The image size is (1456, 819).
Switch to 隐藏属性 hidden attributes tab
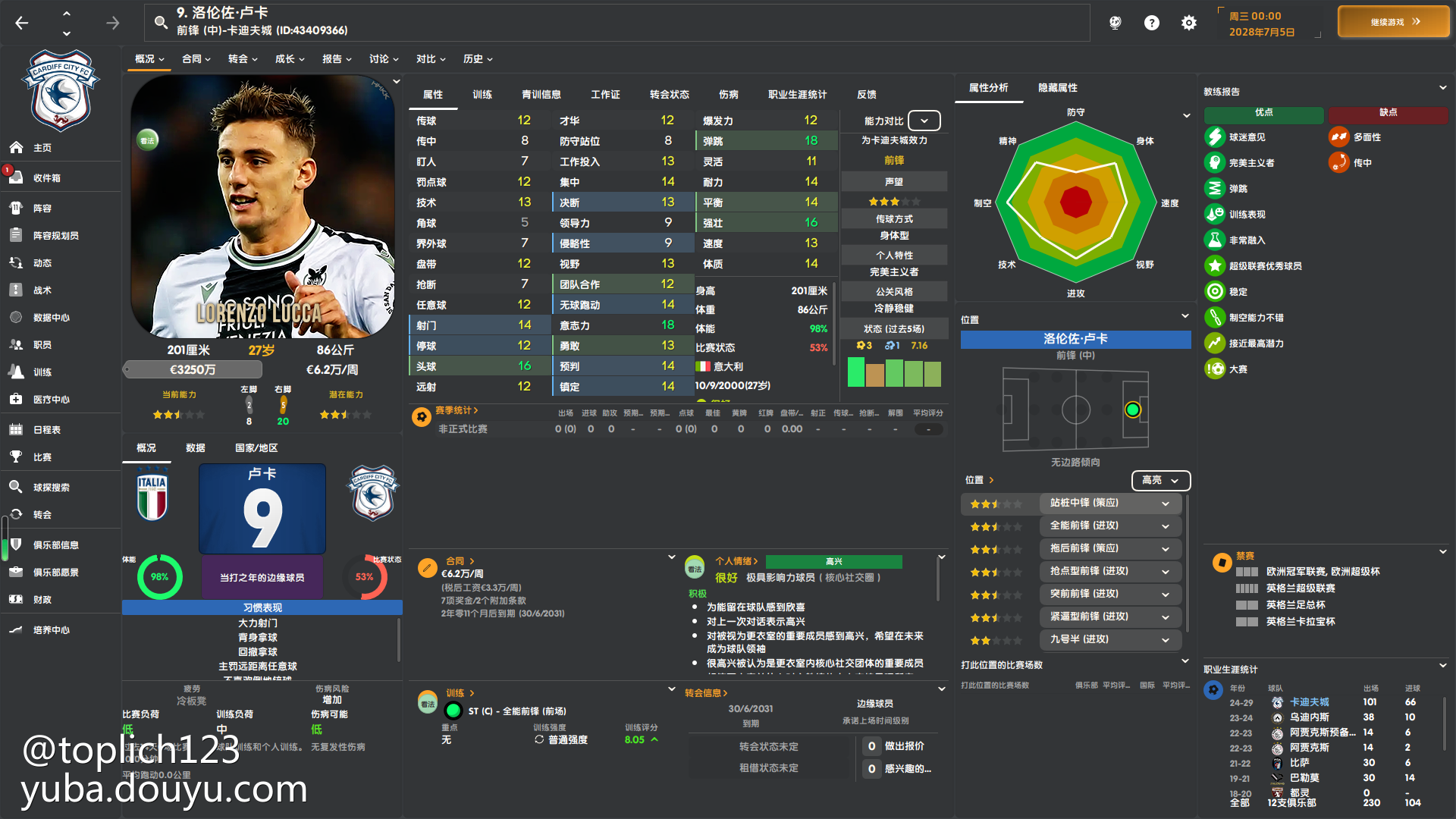(x=1057, y=88)
